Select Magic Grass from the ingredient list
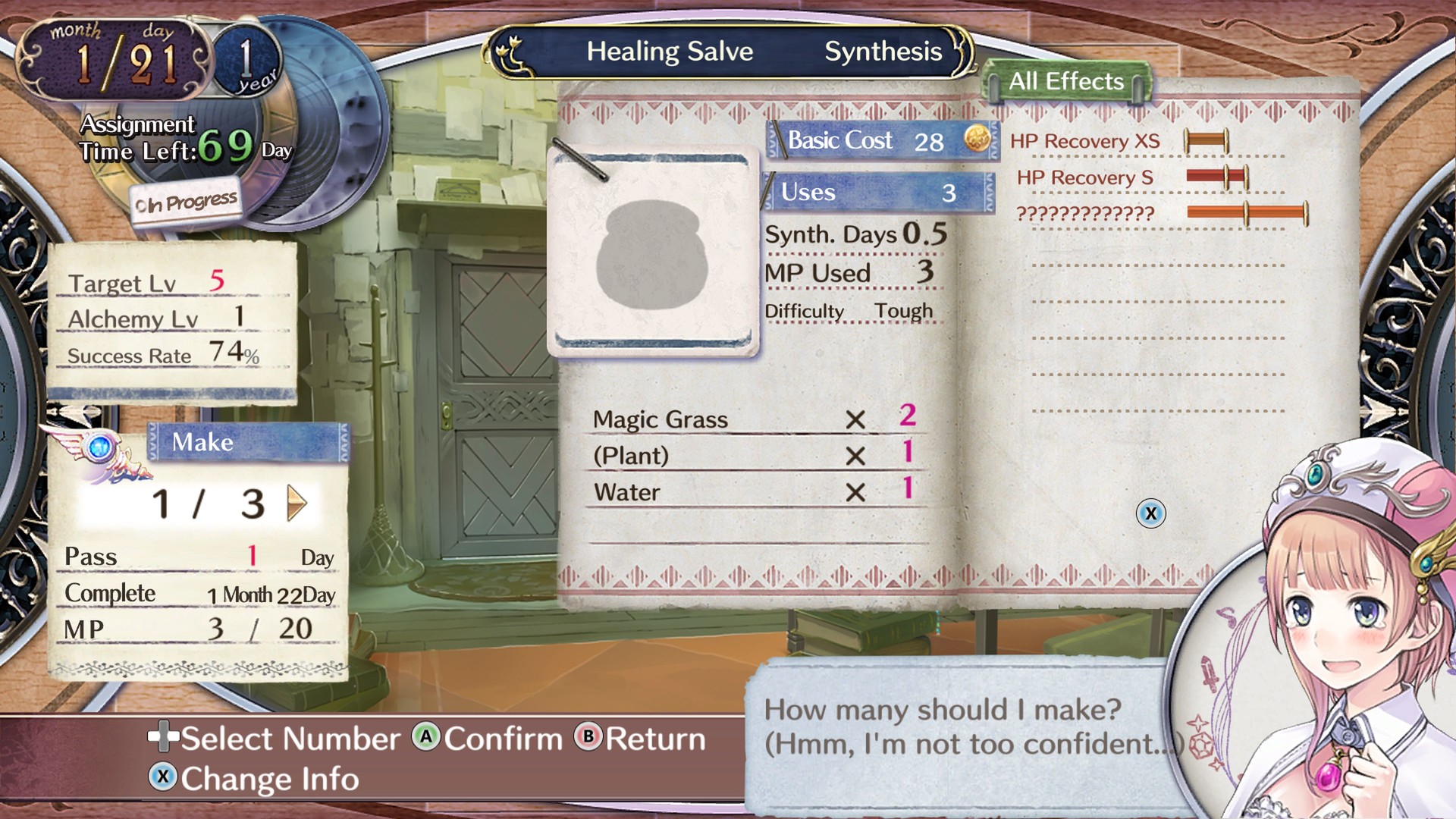The height and width of the screenshot is (819, 1456). [661, 419]
